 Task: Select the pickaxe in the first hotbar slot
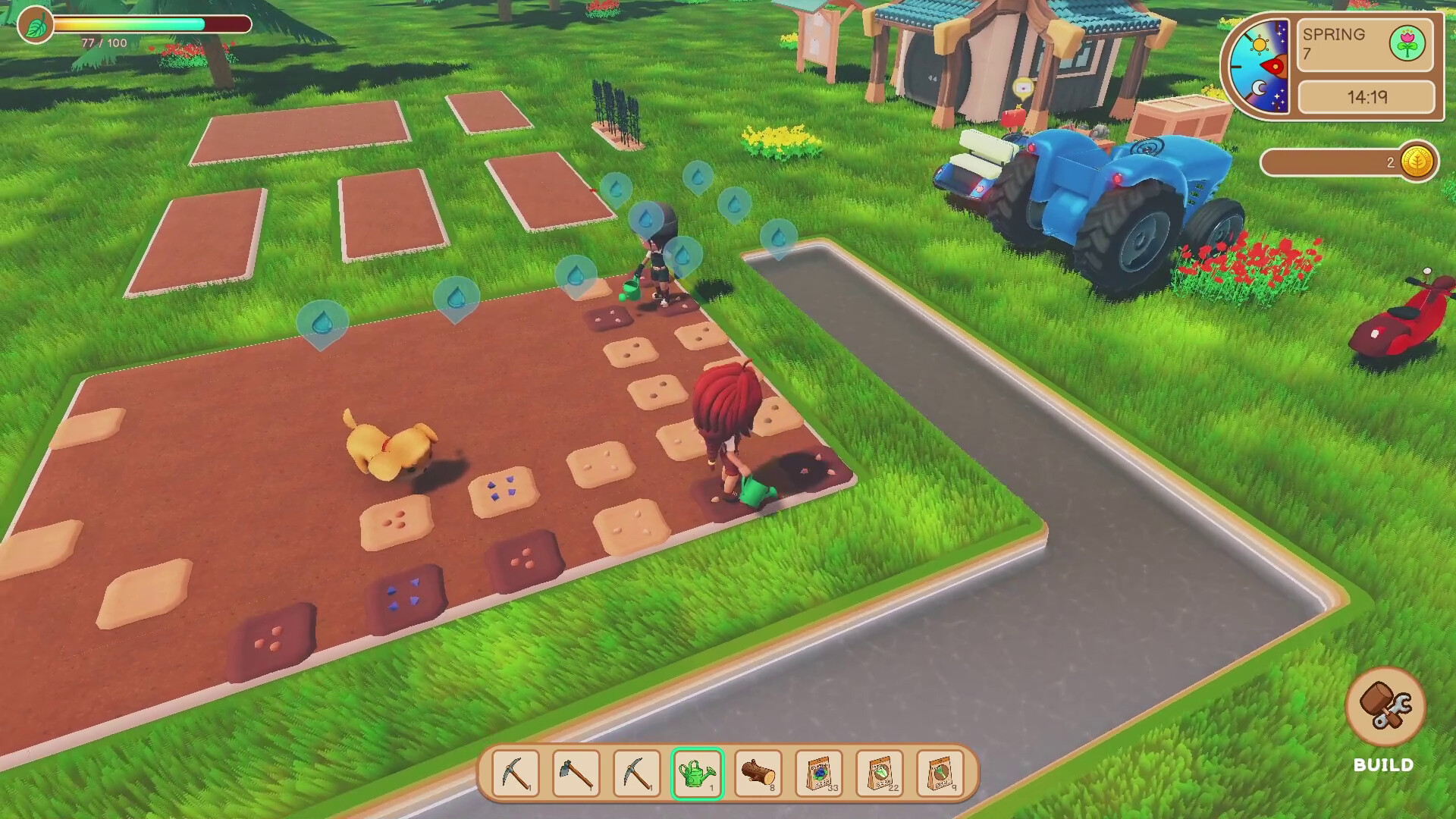(516, 770)
